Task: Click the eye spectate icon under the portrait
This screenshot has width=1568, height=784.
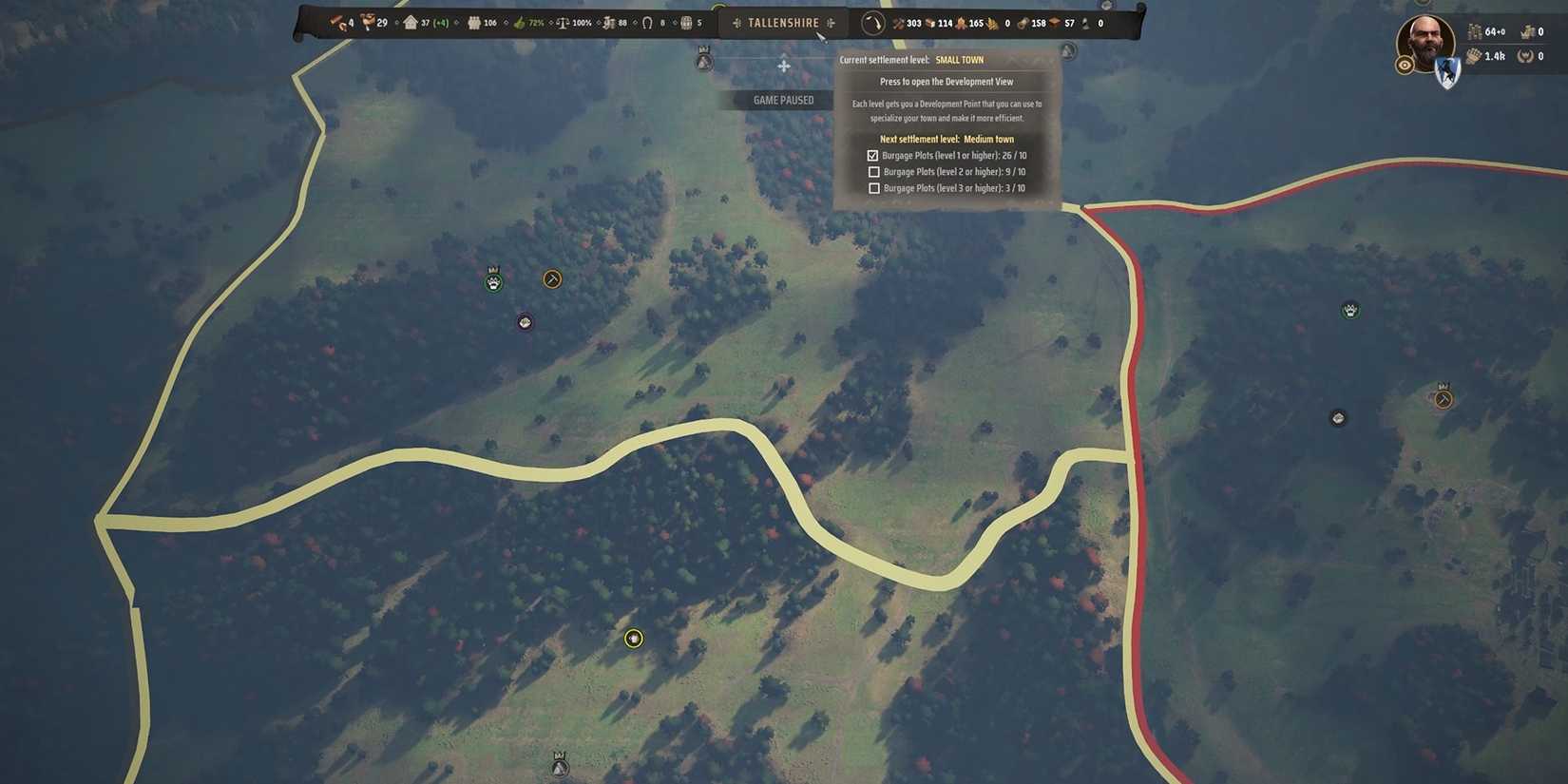Action: pos(1405,65)
